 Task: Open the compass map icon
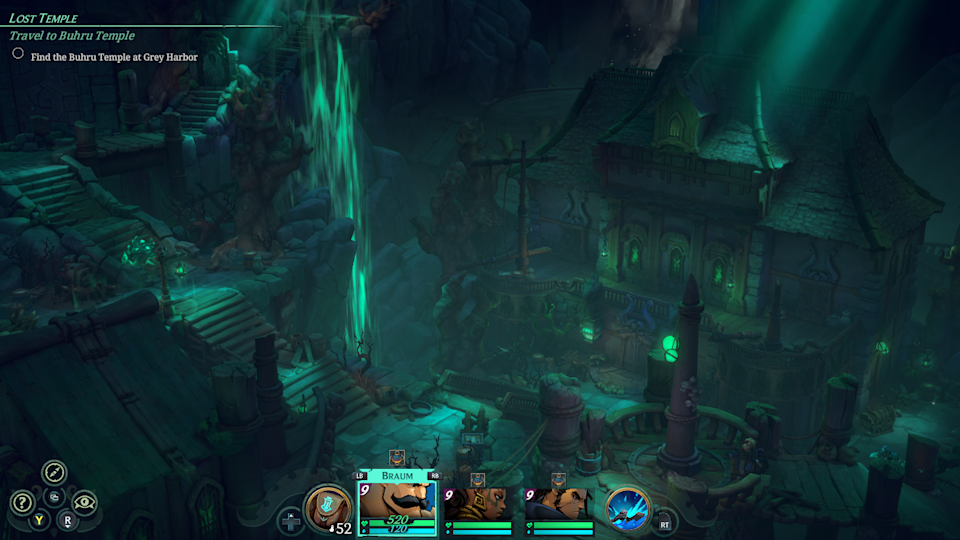point(54,473)
